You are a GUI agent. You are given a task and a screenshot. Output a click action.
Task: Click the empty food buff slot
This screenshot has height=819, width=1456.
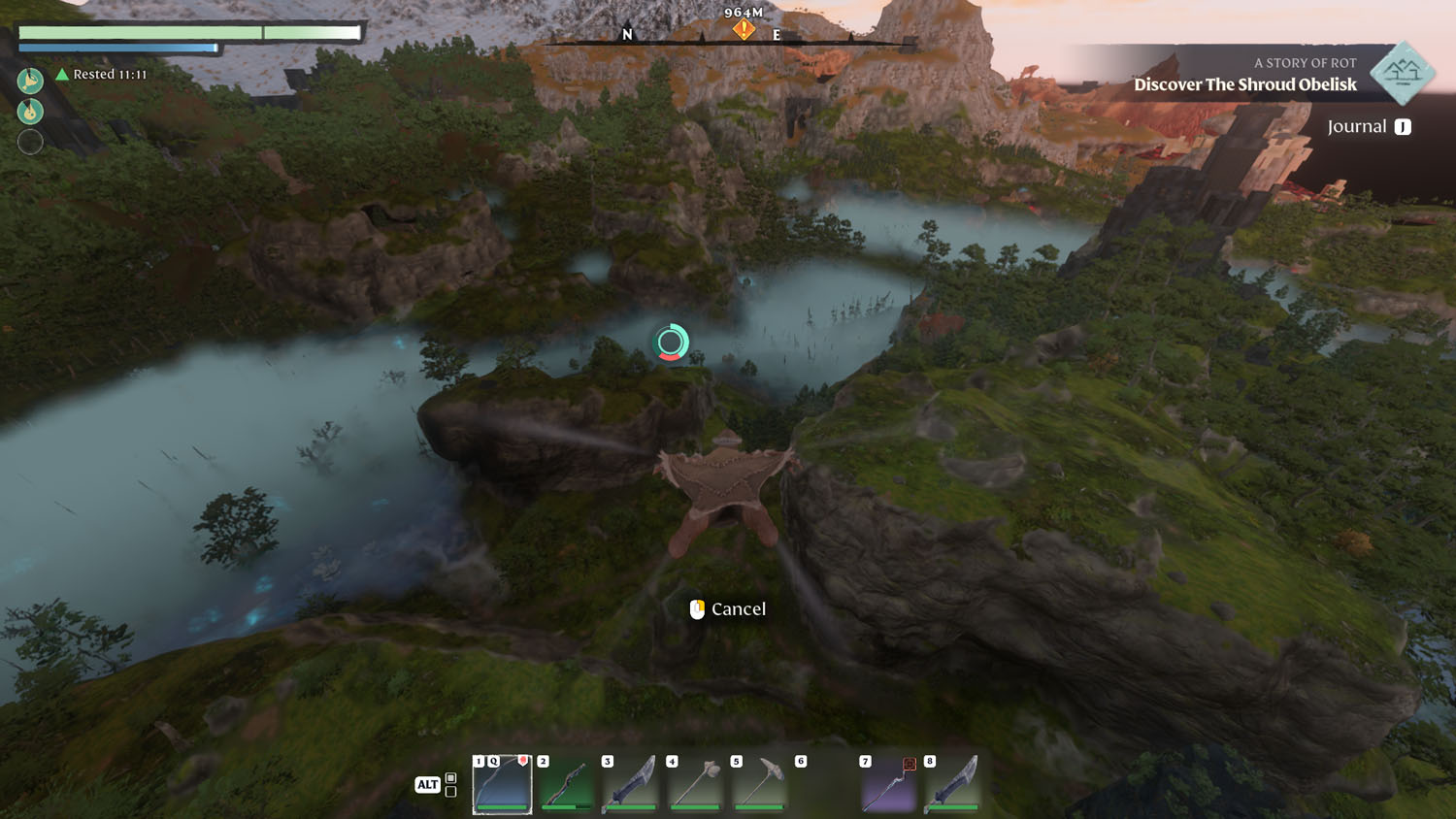(x=30, y=142)
